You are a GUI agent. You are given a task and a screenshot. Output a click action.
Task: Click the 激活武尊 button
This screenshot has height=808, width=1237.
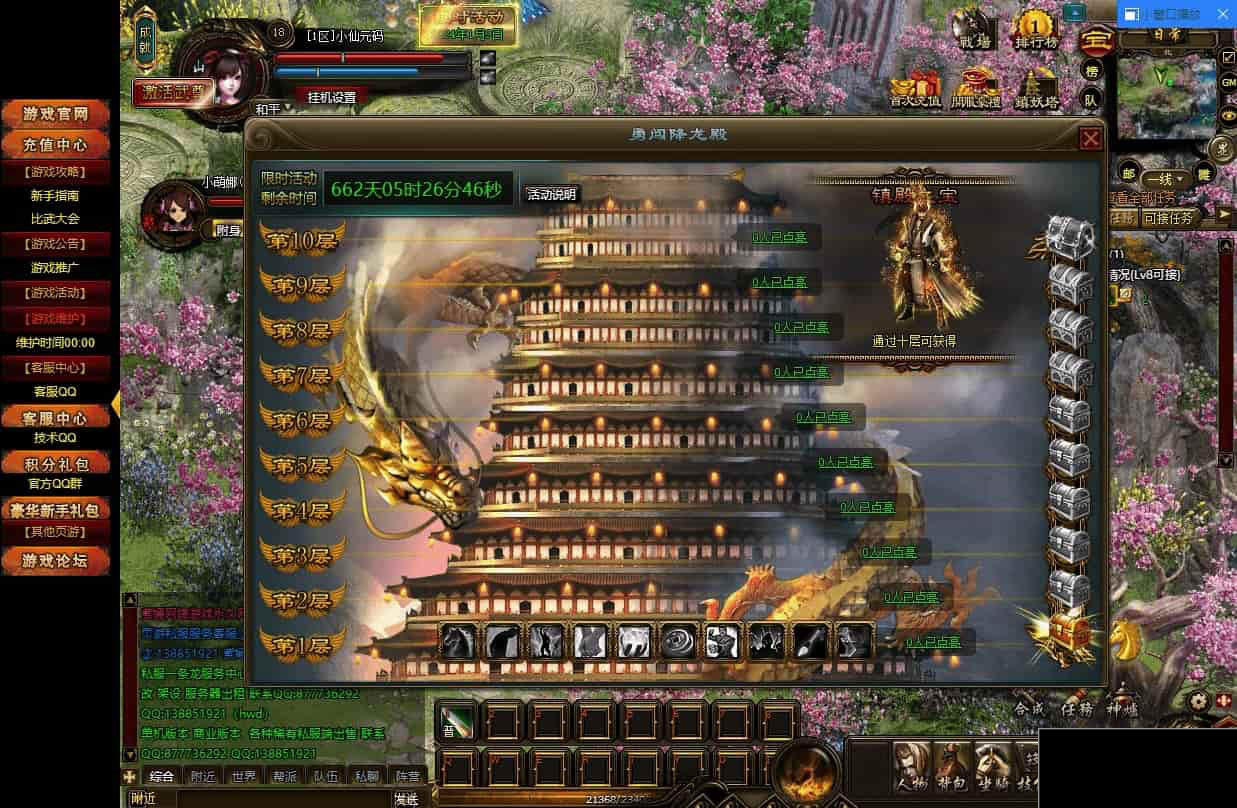(x=172, y=92)
